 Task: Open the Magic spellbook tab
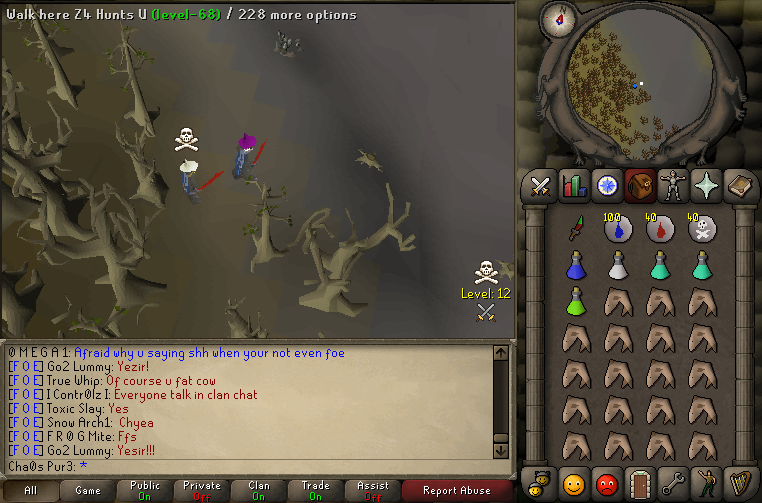click(x=738, y=186)
